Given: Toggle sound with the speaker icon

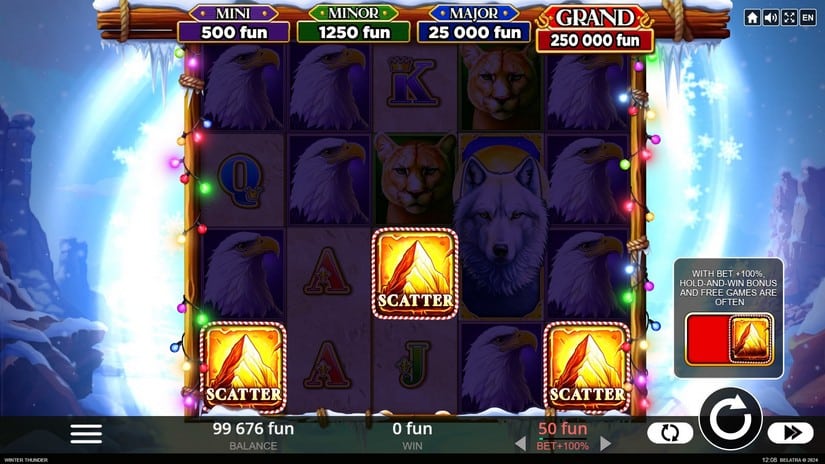Looking at the screenshot, I should pyautogui.click(x=770, y=18).
